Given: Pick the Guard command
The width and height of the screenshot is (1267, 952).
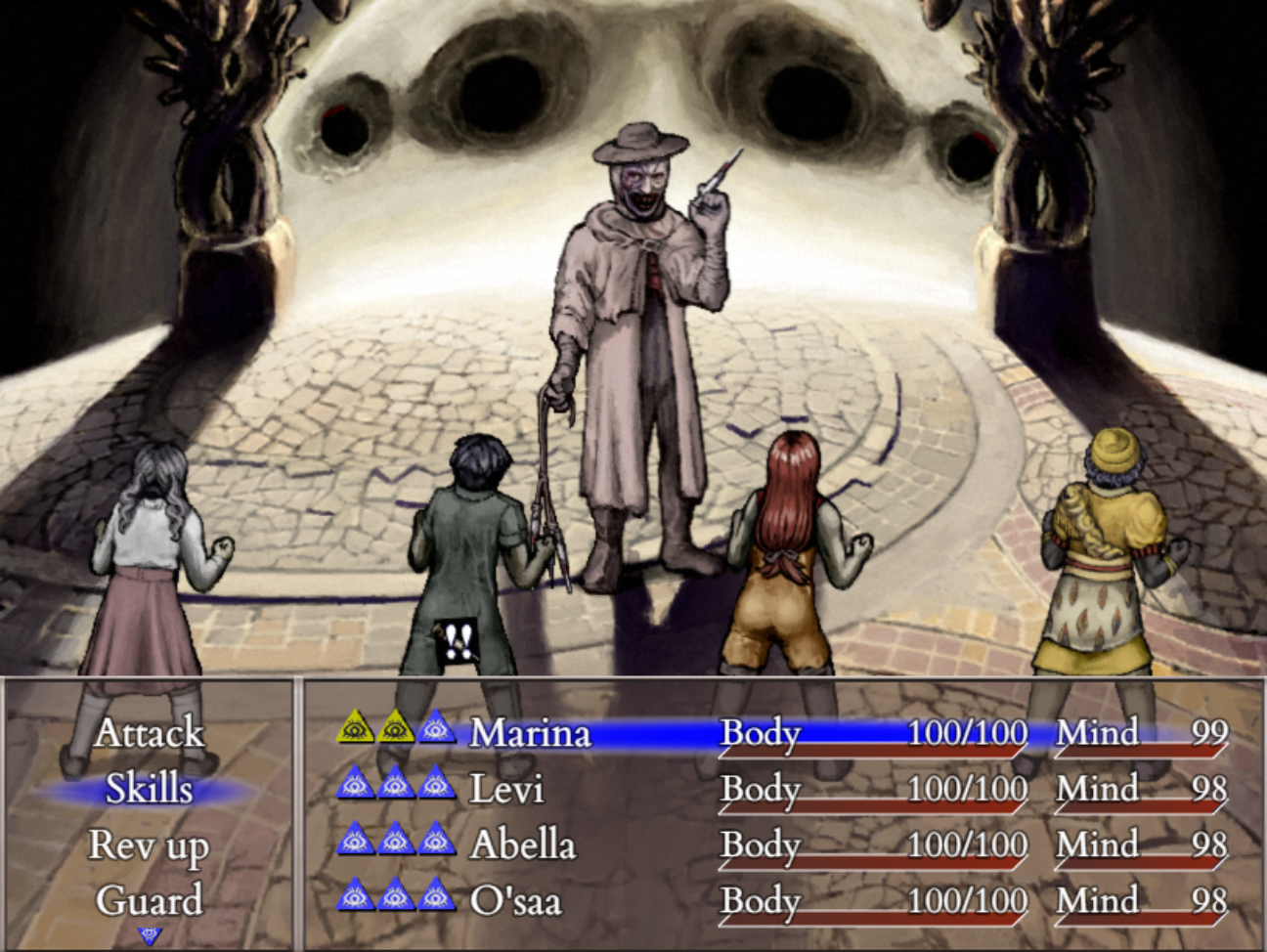Looking at the screenshot, I should (149, 900).
